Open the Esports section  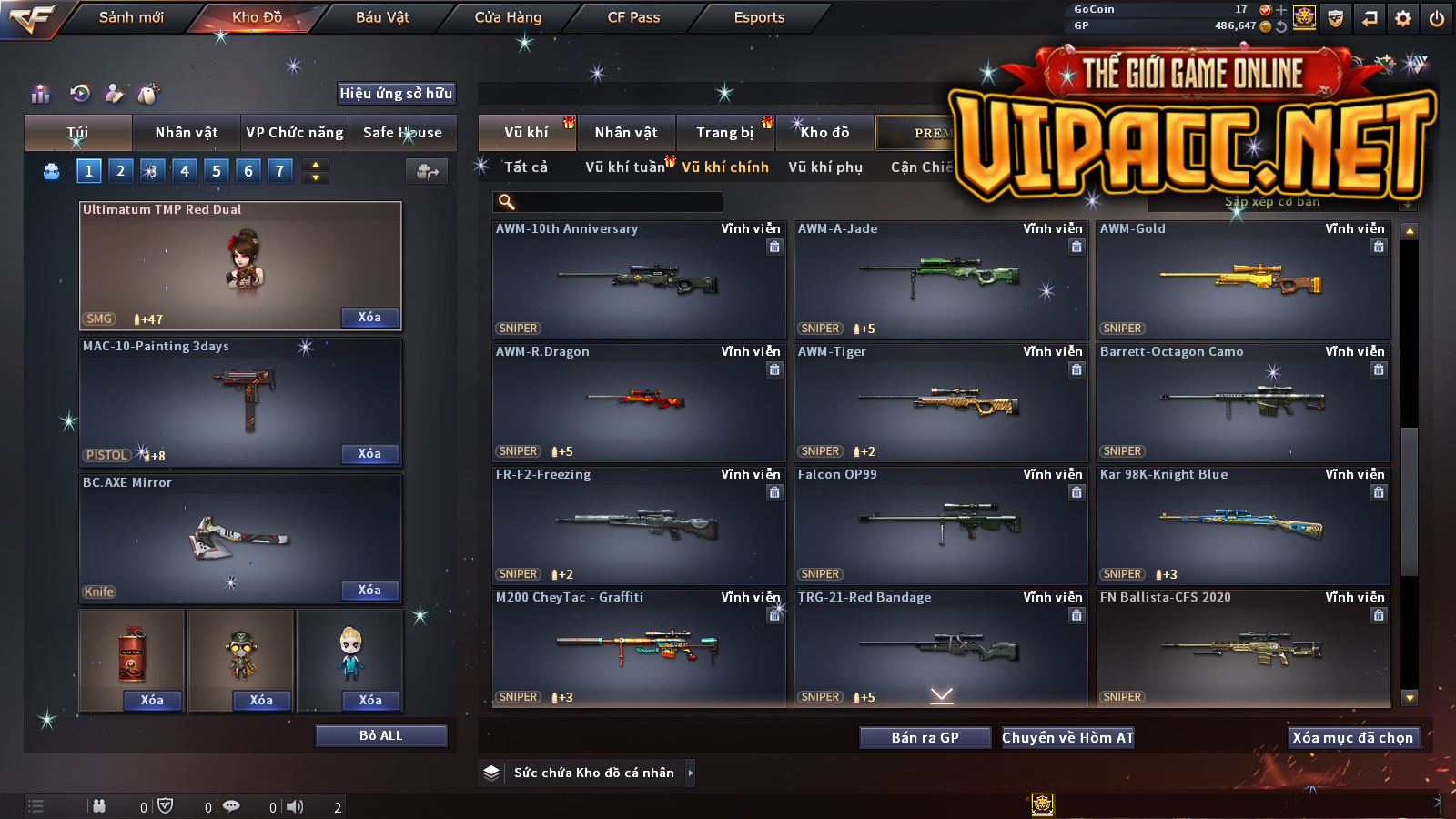click(759, 17)
